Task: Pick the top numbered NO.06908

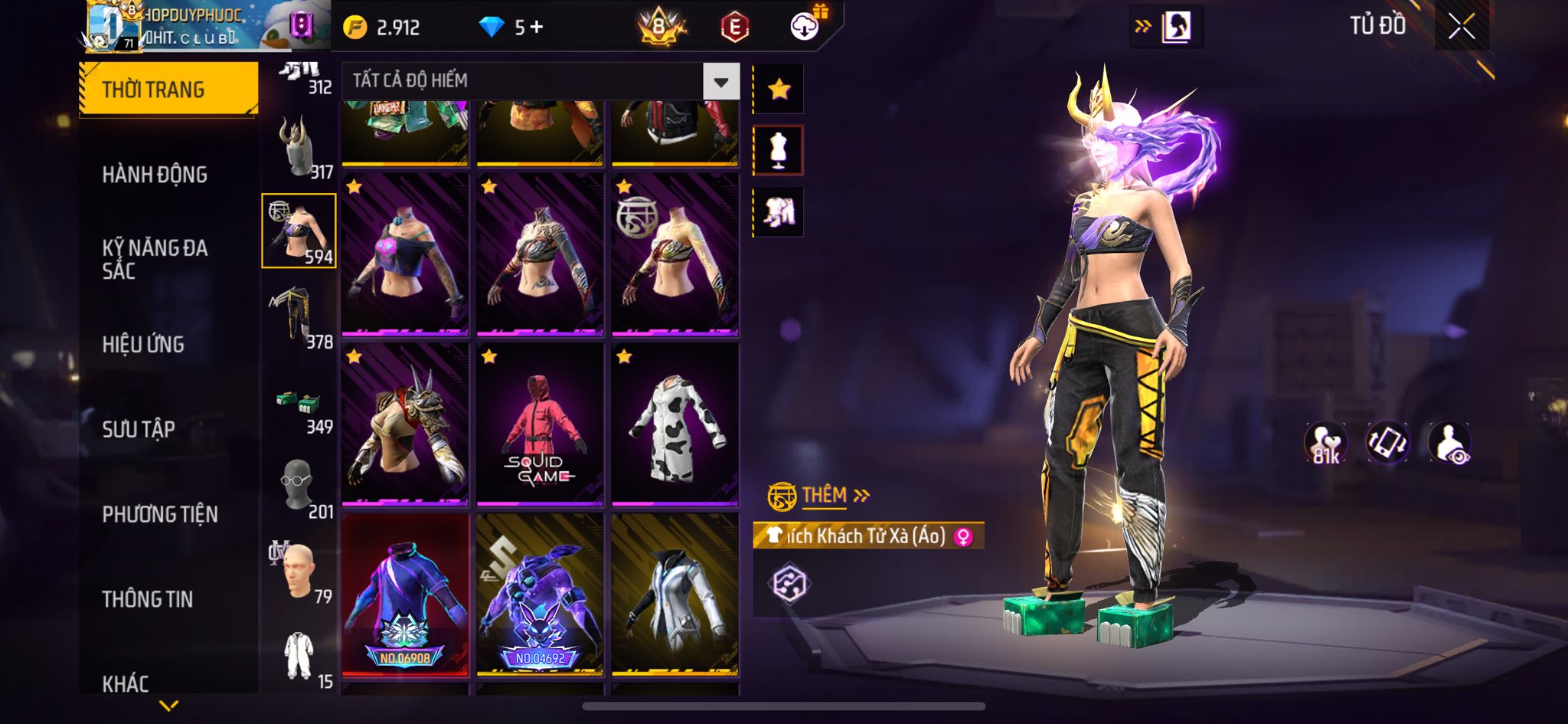Action: (x=405, y=595)
